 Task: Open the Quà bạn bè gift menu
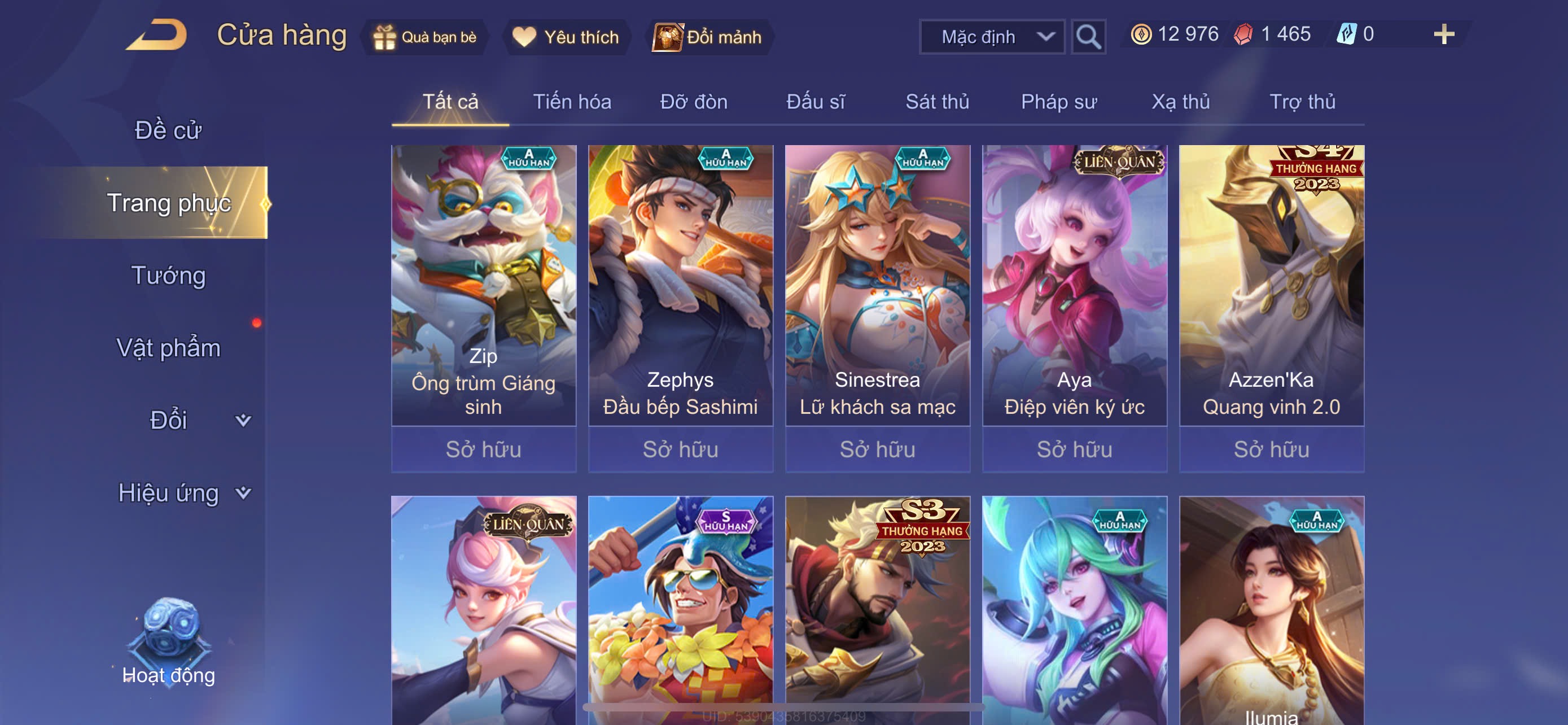425,37
